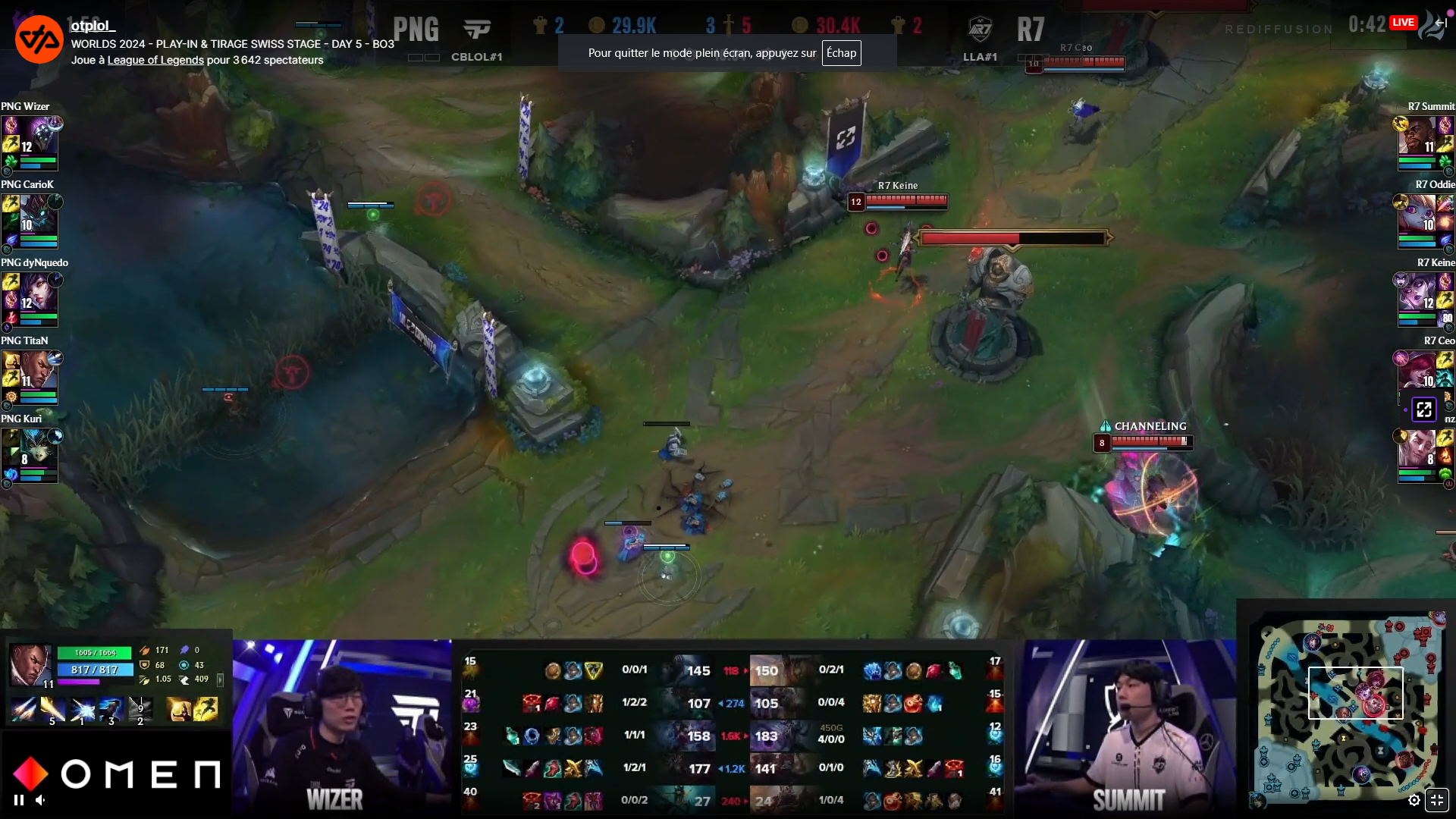The image size is (1456, 819).
Task: Select R7 Oddie's champion portrait
Action: (x=1417, y=215)
